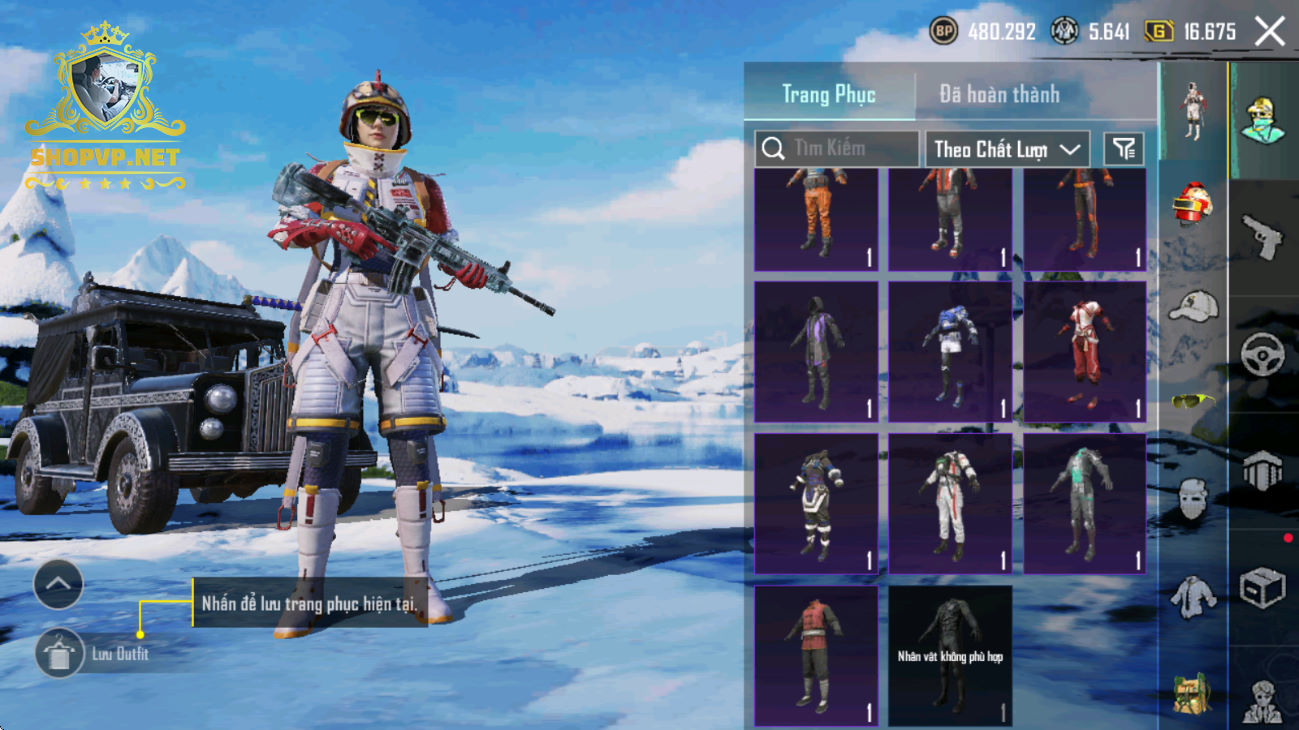1299x730 pixels.
Task: Expand the up-arrow circle button
Action: point(58,585)
